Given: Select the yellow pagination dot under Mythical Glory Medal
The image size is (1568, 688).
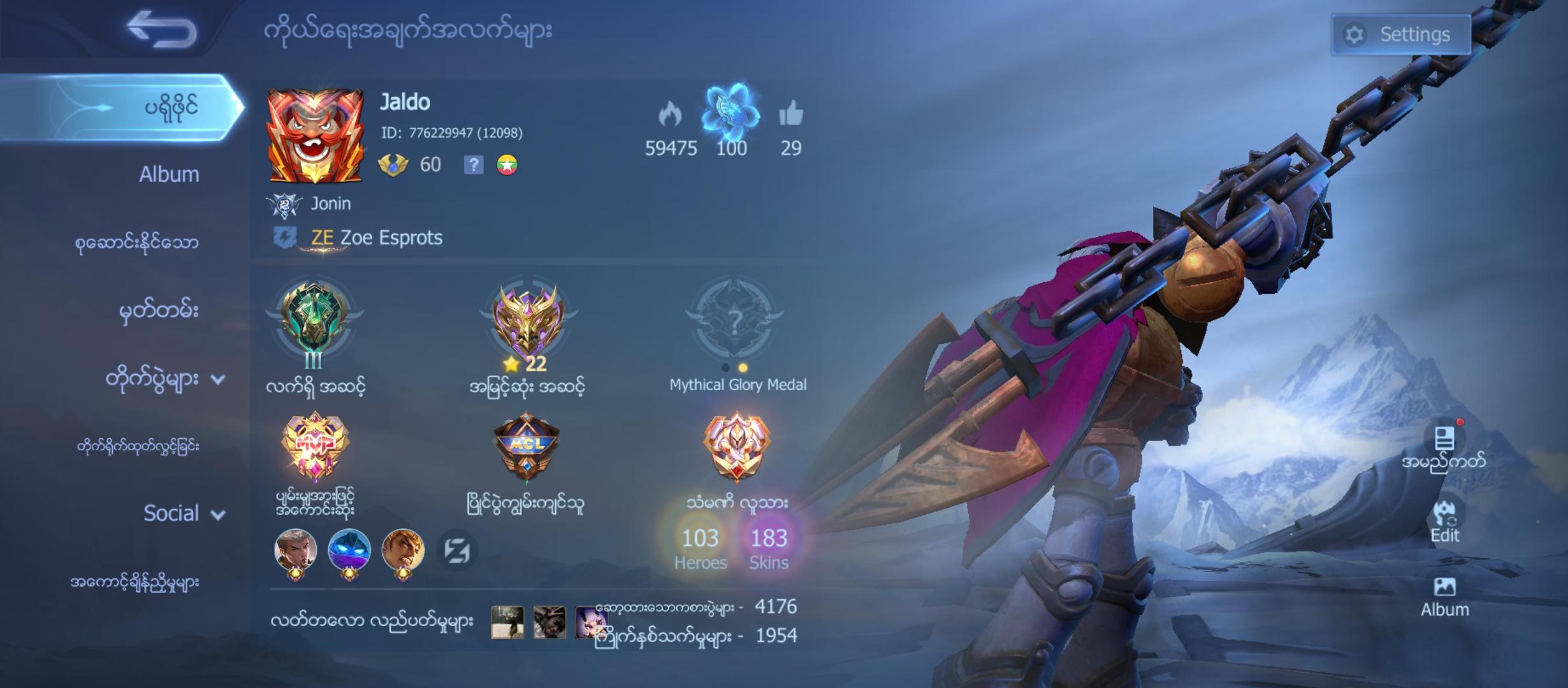Looking at the screenshot, I should tap(743, 369).
